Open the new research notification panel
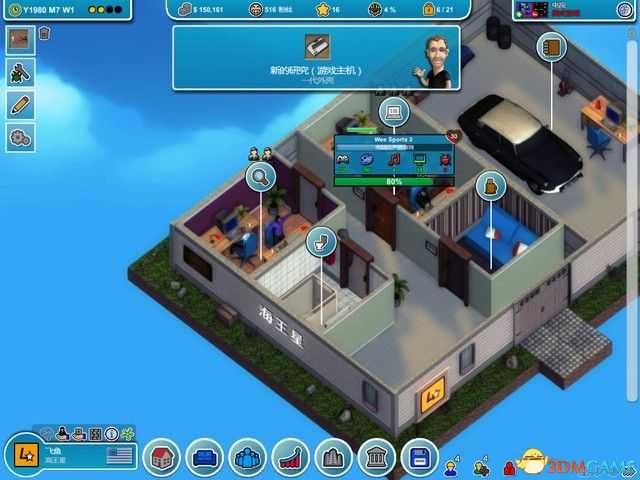This screenshot has width=640, height=480. pyautogui.click(x=315, y=58)
